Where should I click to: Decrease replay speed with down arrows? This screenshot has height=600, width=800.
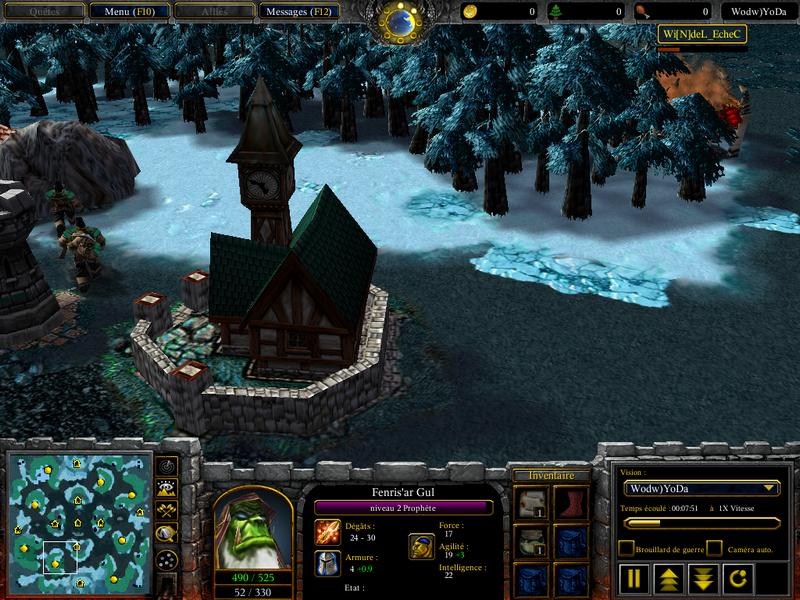703,578
